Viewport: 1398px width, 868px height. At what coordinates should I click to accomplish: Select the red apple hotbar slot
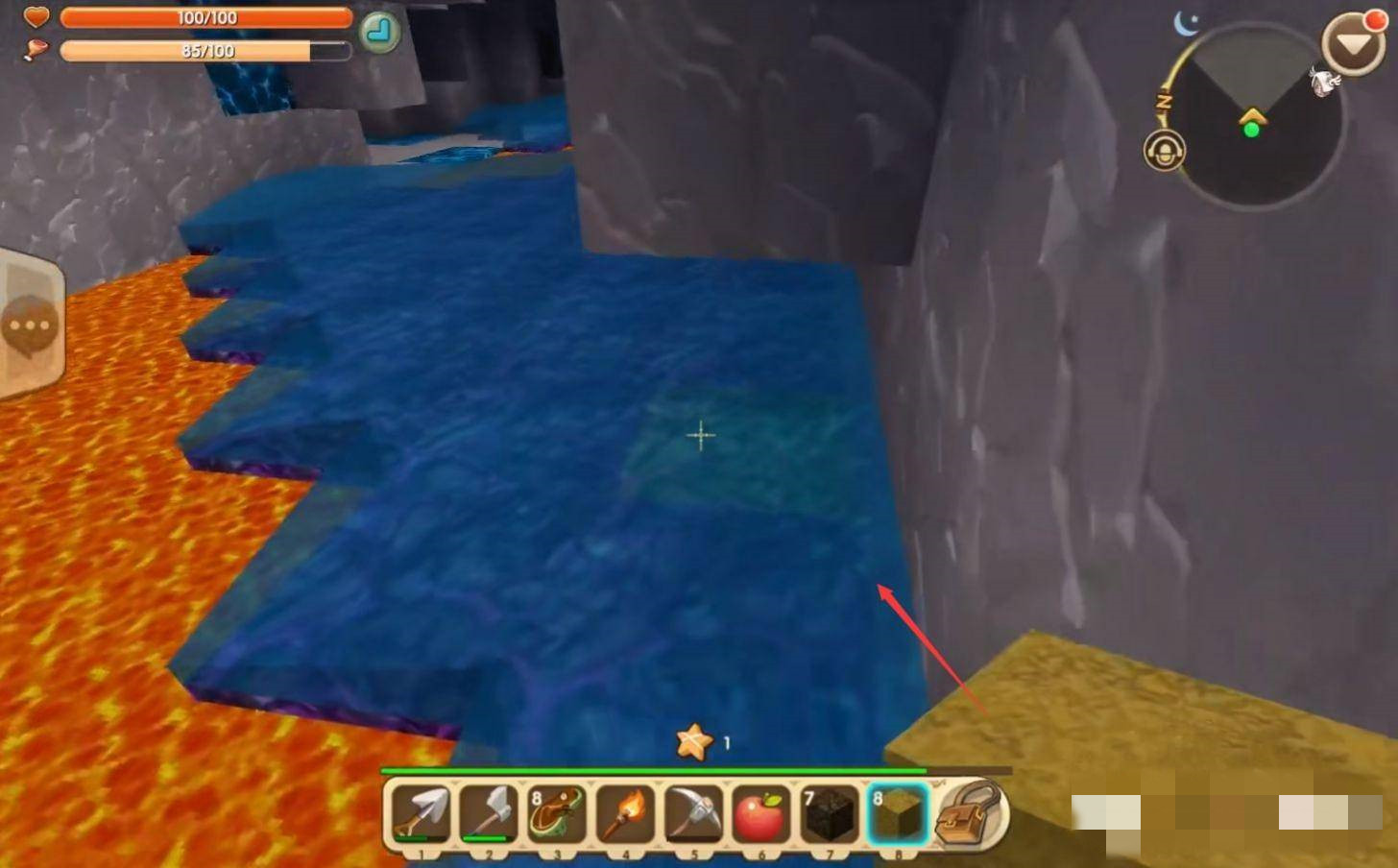point(761,813)
